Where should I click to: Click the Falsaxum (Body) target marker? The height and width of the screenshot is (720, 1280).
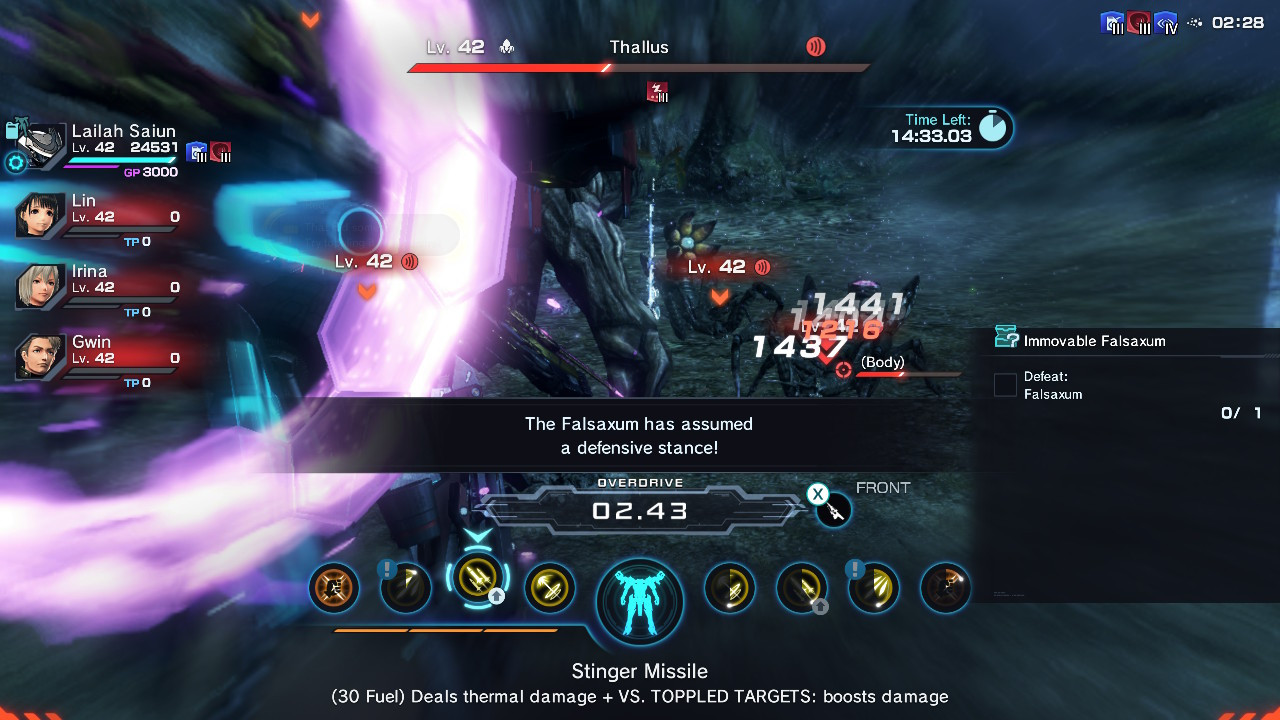point(843,370)
